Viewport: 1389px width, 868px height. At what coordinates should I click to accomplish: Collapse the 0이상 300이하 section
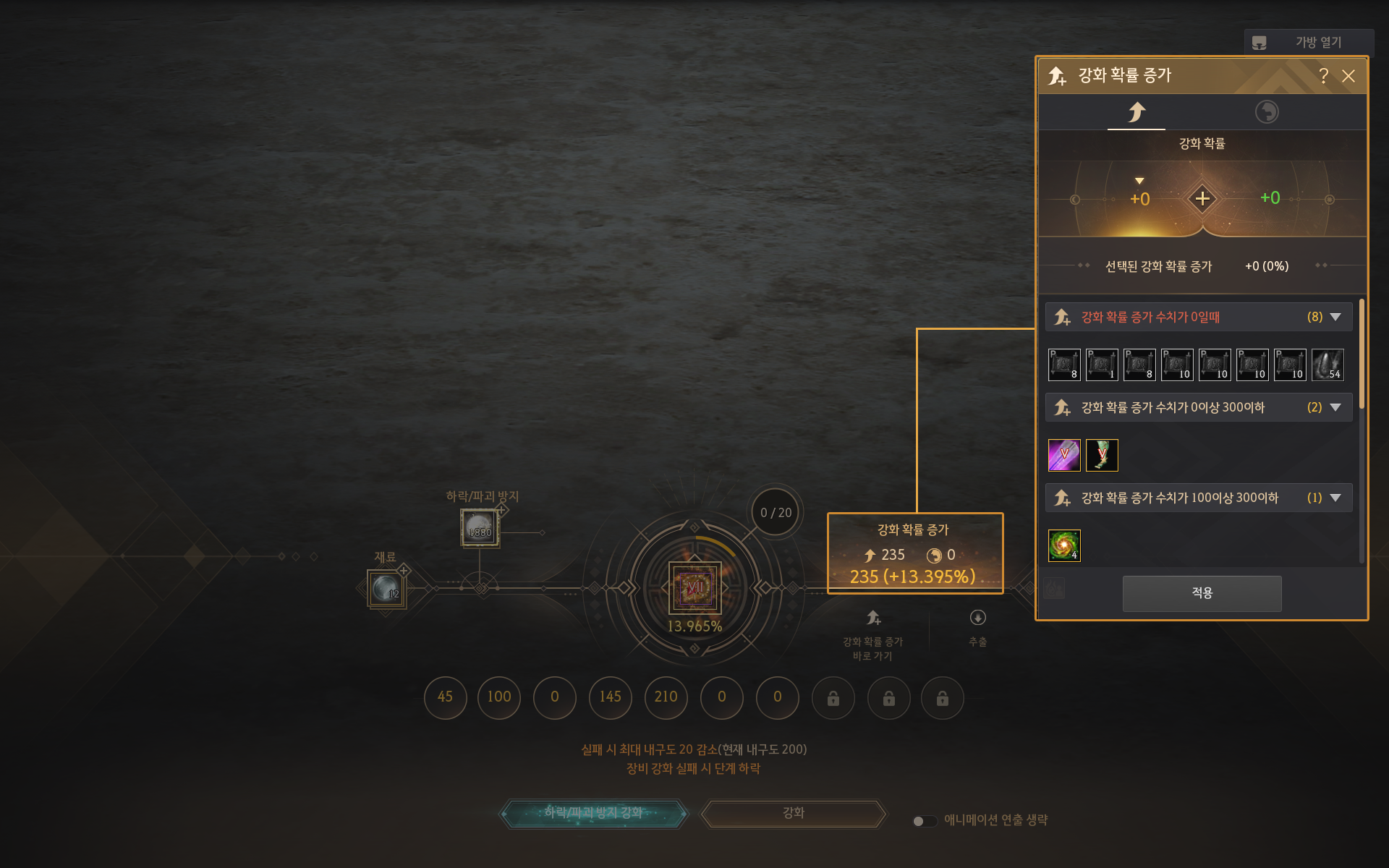pos(1335,407)
